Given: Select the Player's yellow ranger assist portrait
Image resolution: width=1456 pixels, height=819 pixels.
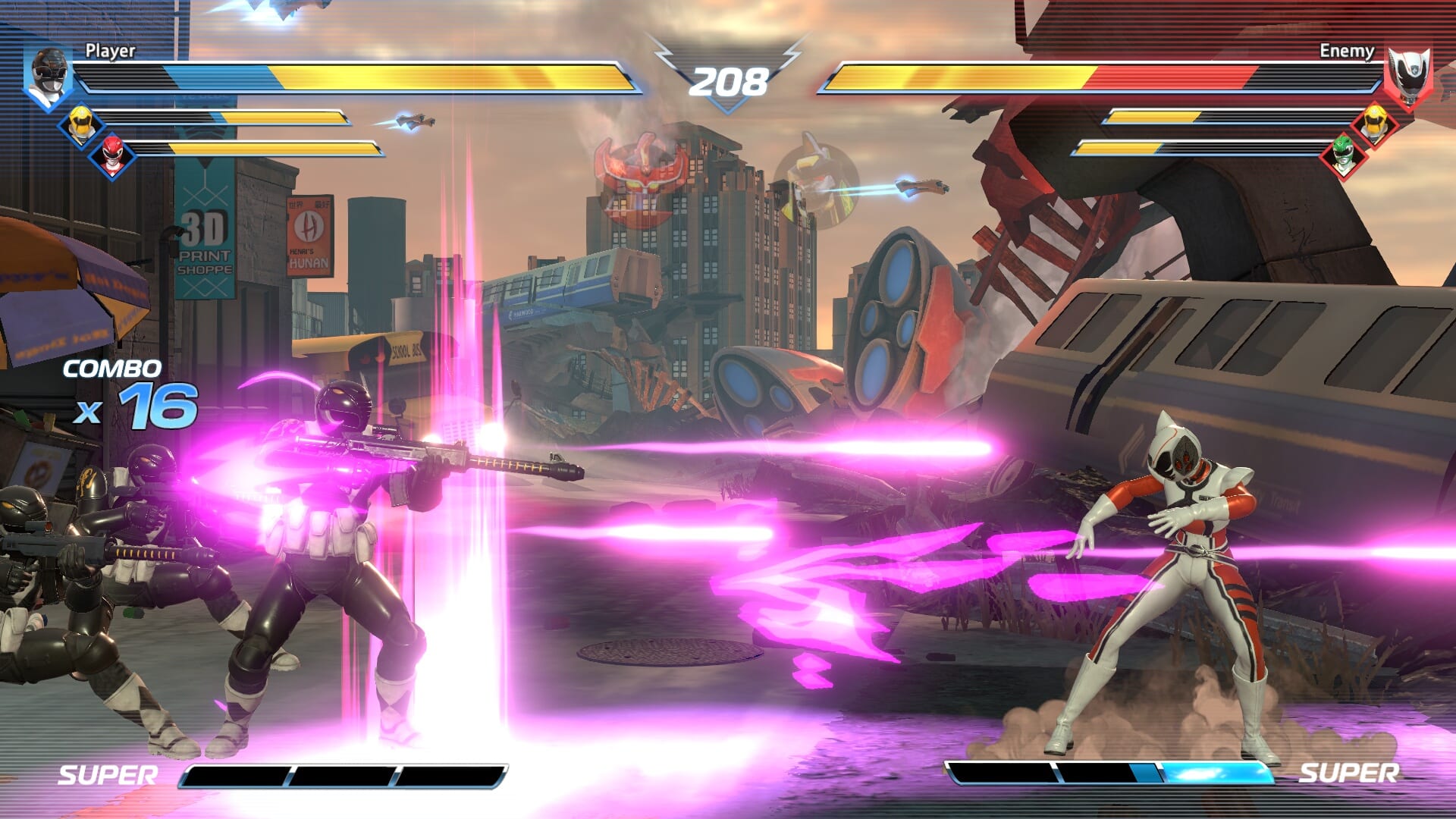Looking at the screenshot, I should pos(81,125).
